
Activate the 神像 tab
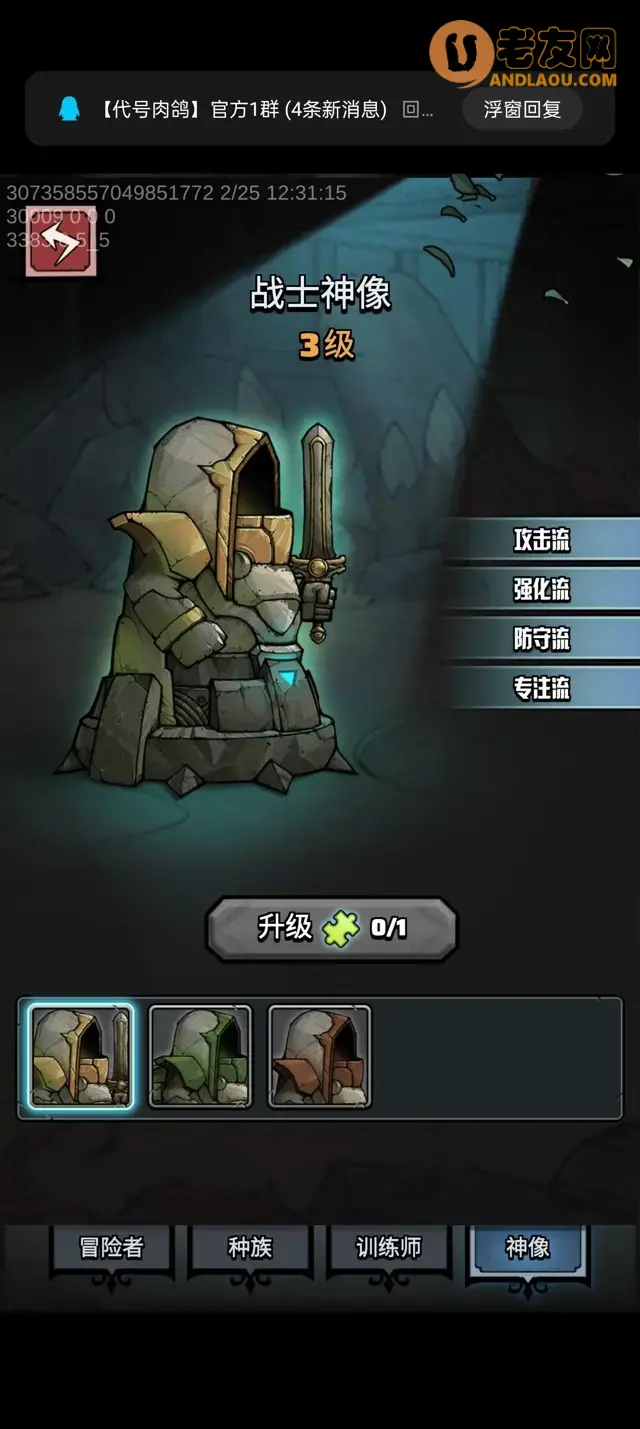click(527, 1248)
